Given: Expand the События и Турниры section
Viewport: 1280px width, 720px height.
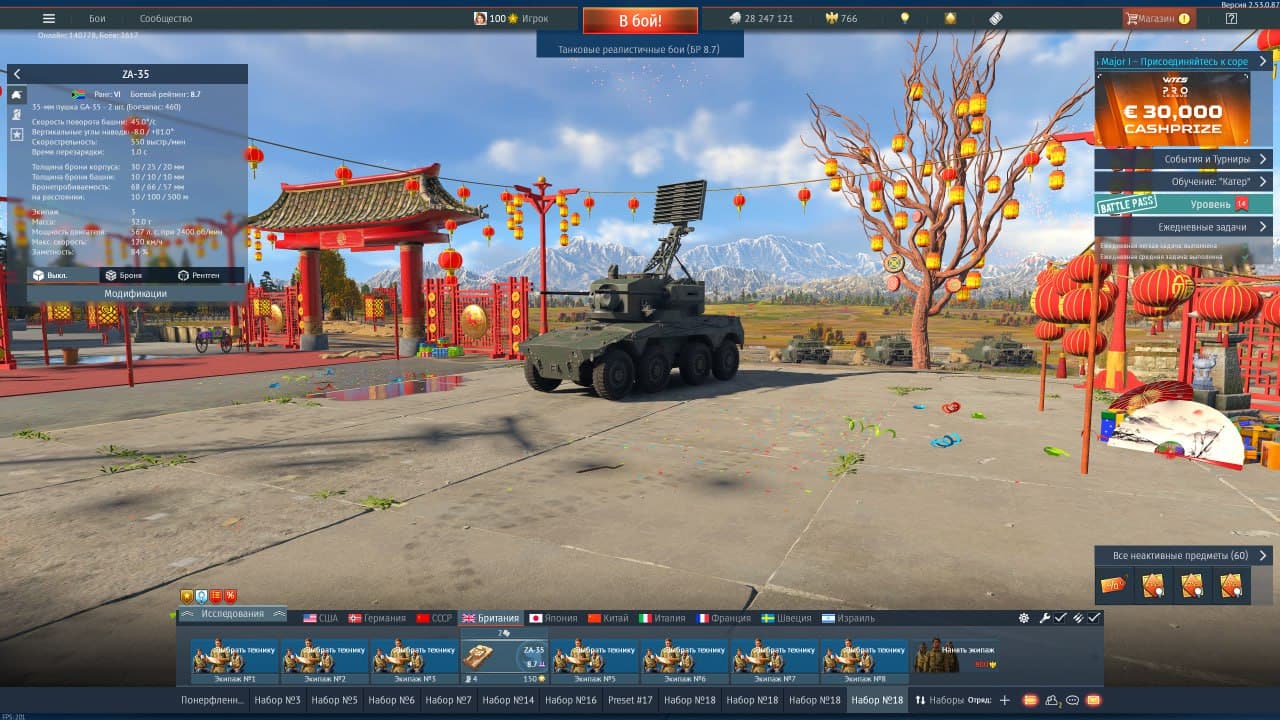Looking at the screenshot, I should [1183, 161].
